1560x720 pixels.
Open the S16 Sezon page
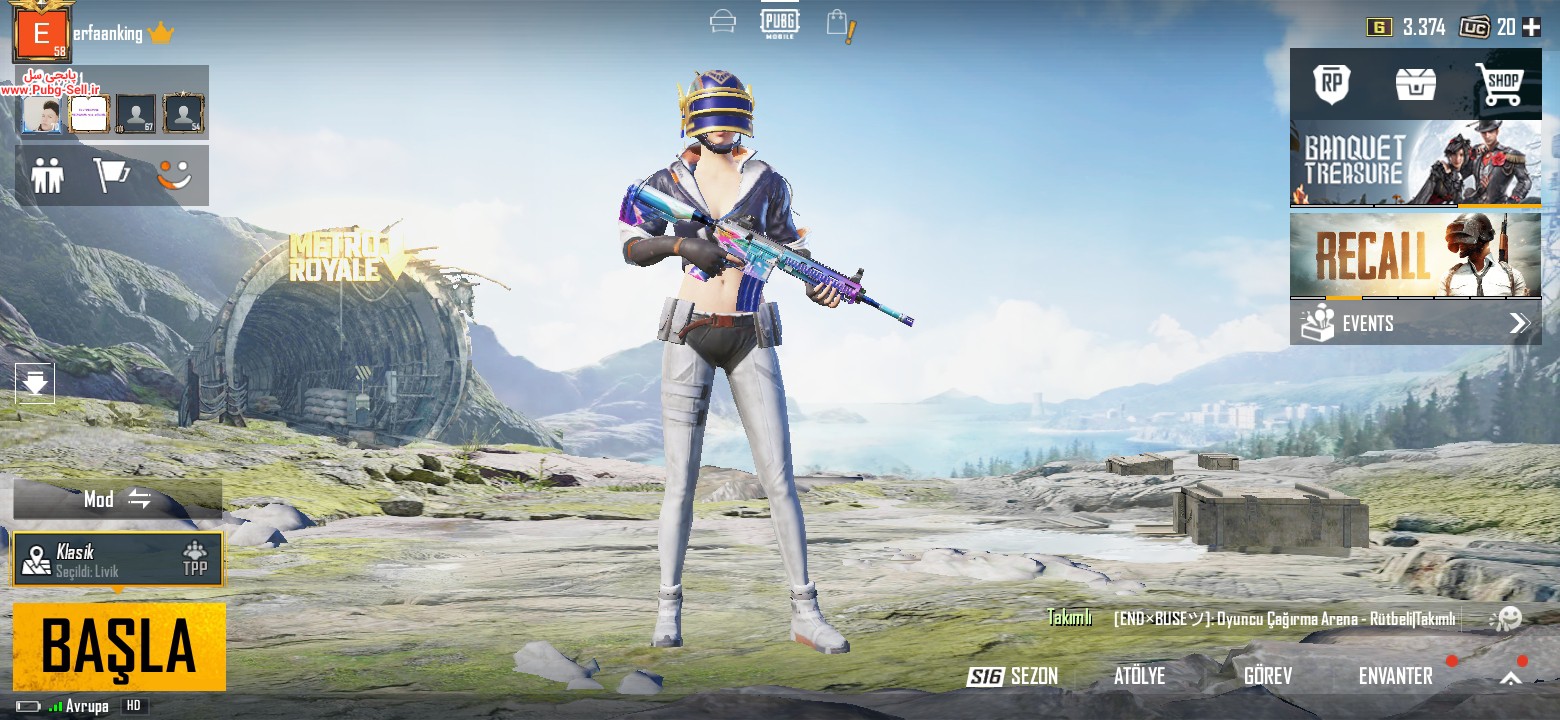pyautogui.click(x=1012, y=677)
